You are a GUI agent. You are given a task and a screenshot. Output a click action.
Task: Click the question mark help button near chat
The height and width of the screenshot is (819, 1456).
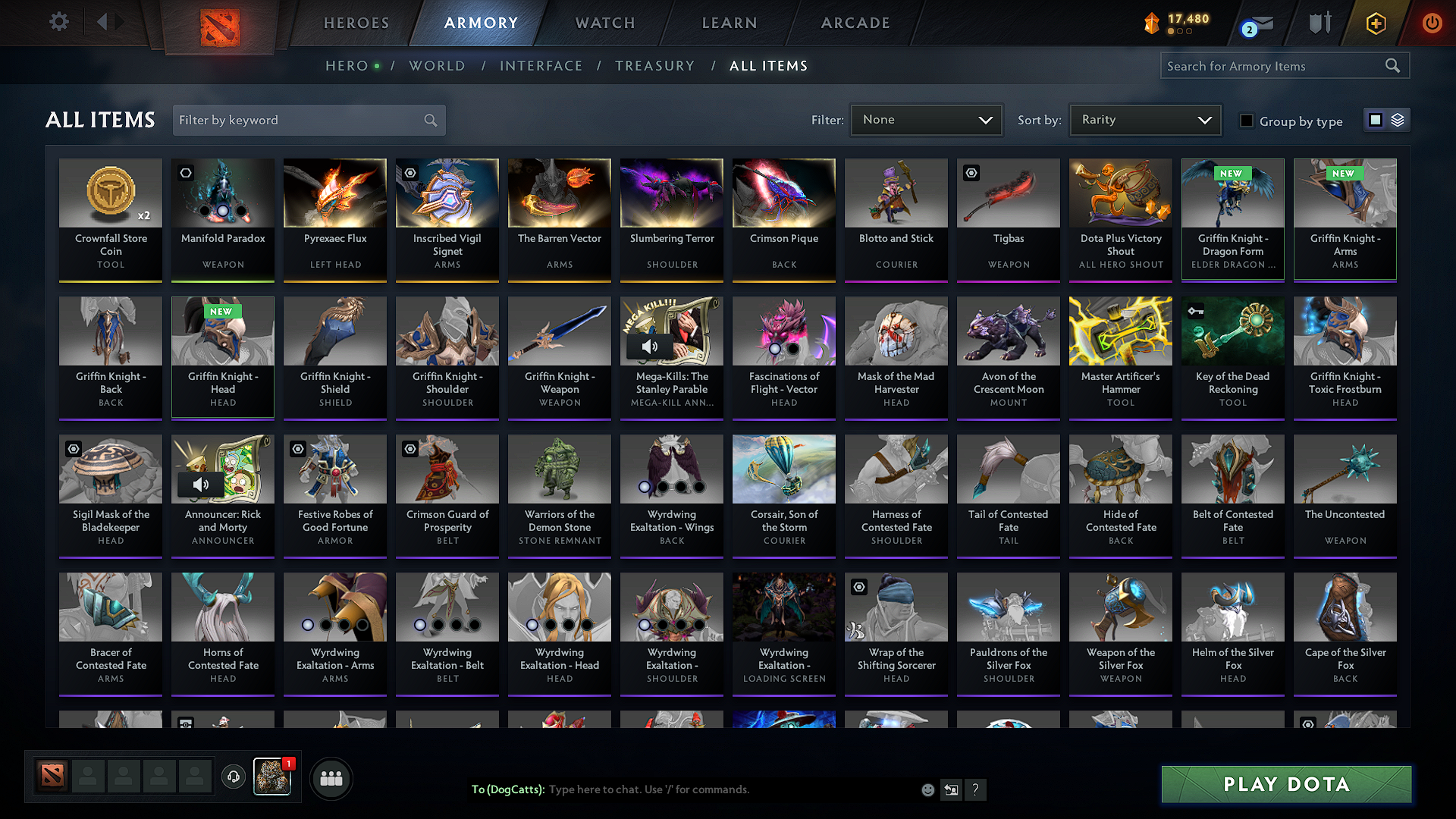[x=976, y=789]
